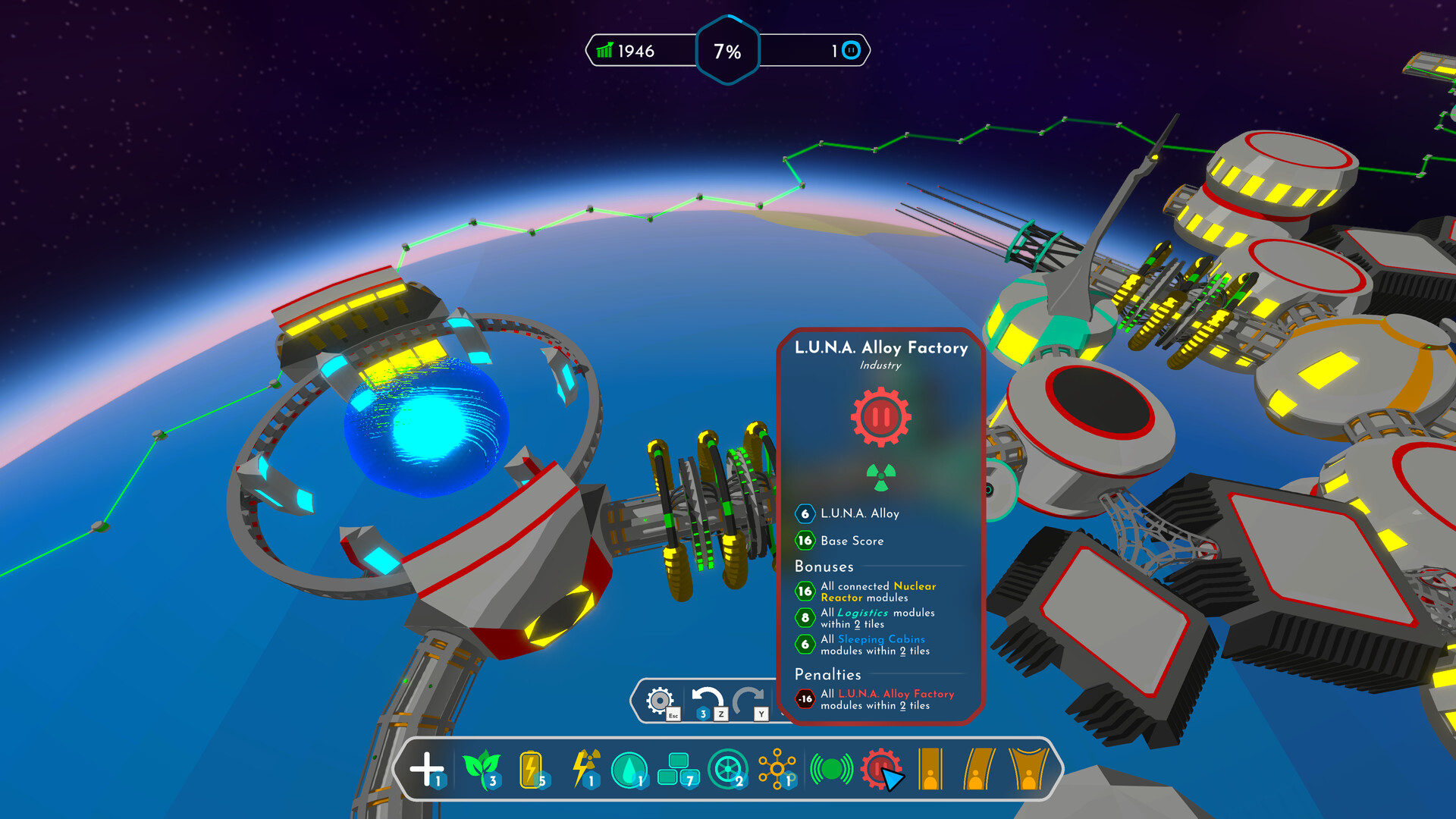Choose the green leaf plant module

pyautogui.click(x=481, y=768)
